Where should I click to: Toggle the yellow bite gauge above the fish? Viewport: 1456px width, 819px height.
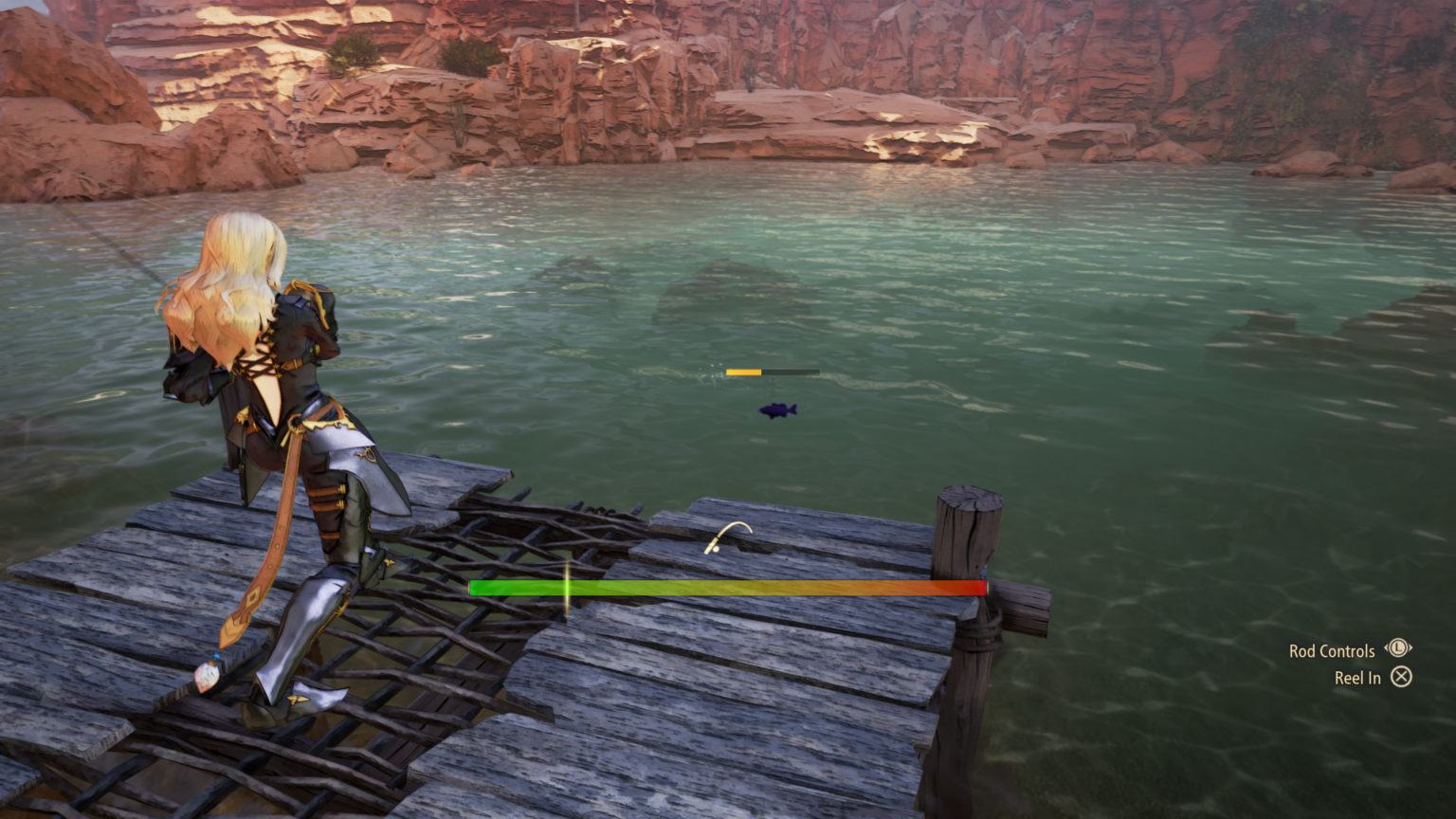pyautogui.click(x=744, y=373)
